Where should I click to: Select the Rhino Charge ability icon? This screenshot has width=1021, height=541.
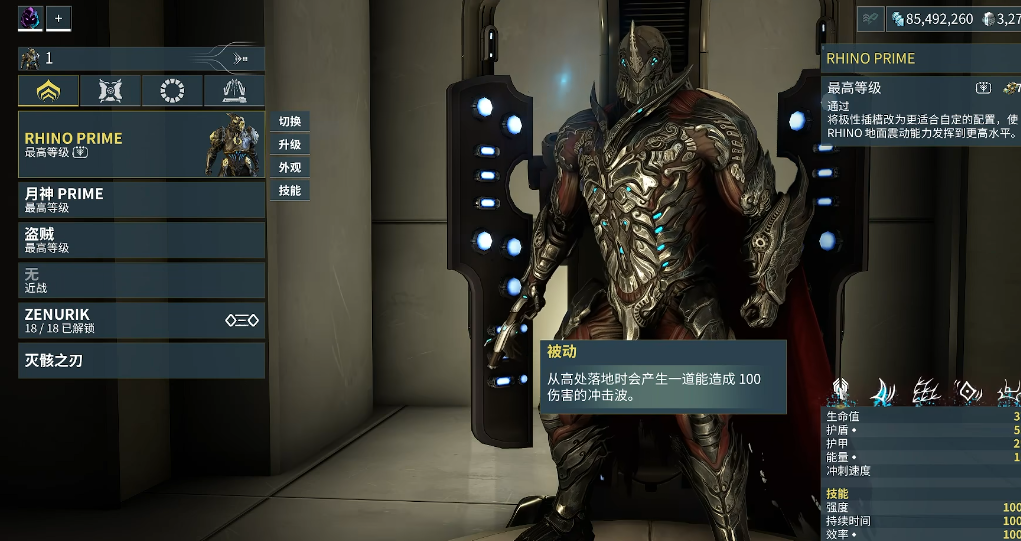pos(883,392)
